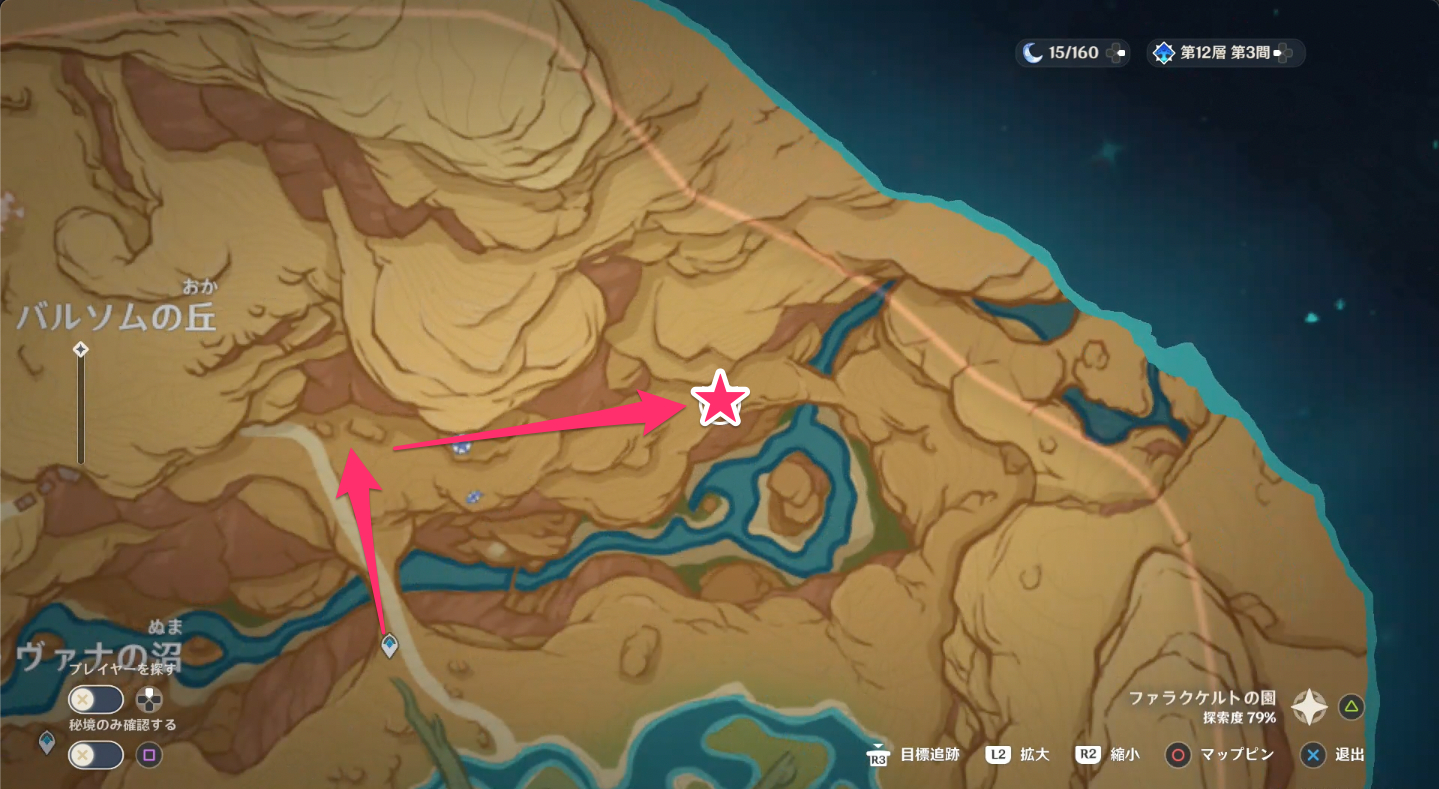Click the plus next to 15/160 resin
Image resolution: width=1439 pixels, height=789 pixels.
(1117, 53)
